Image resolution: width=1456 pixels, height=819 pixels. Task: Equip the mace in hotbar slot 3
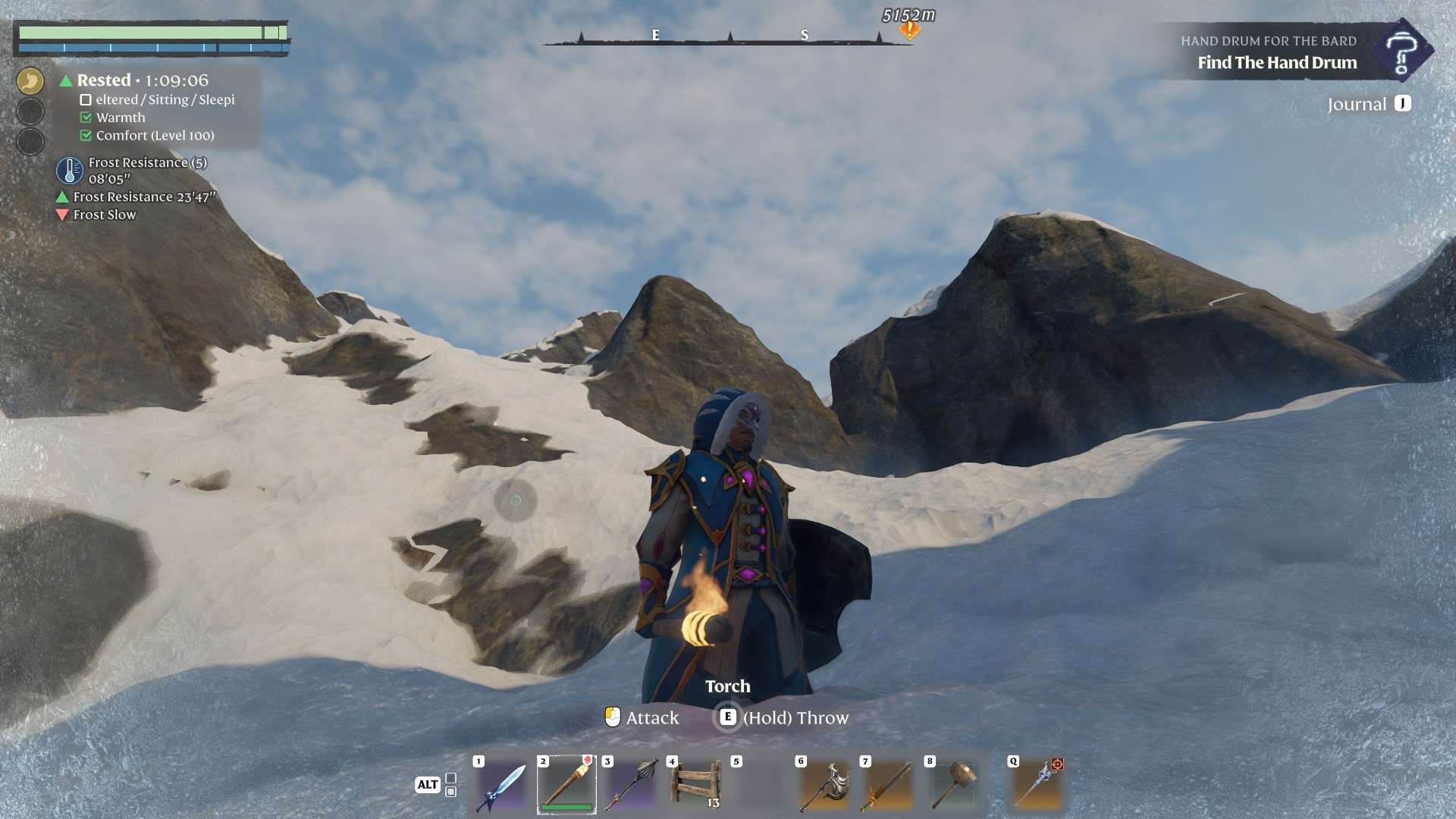[x=631, y=785]
